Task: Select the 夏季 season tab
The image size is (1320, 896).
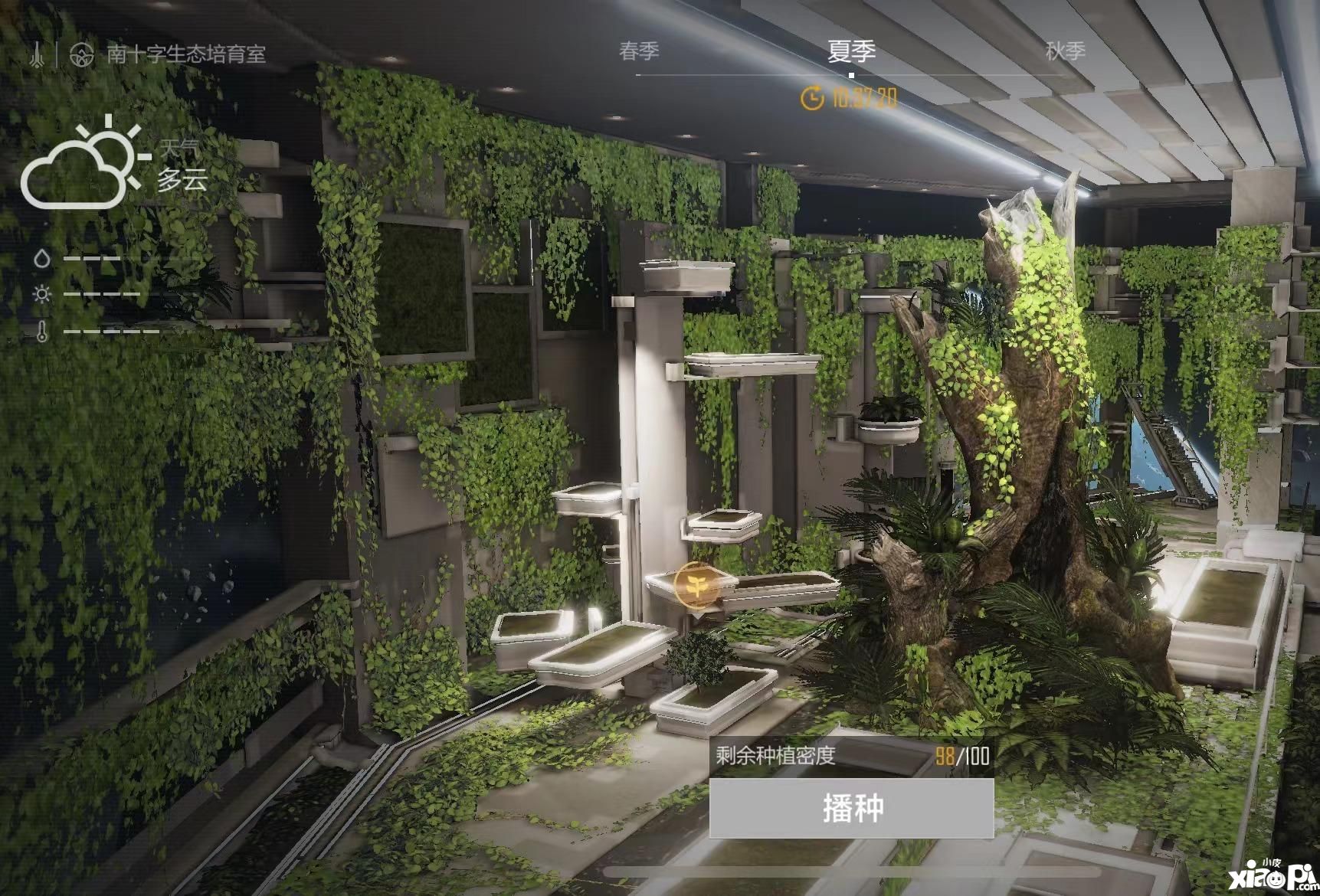Action: [x=851, y=51]
